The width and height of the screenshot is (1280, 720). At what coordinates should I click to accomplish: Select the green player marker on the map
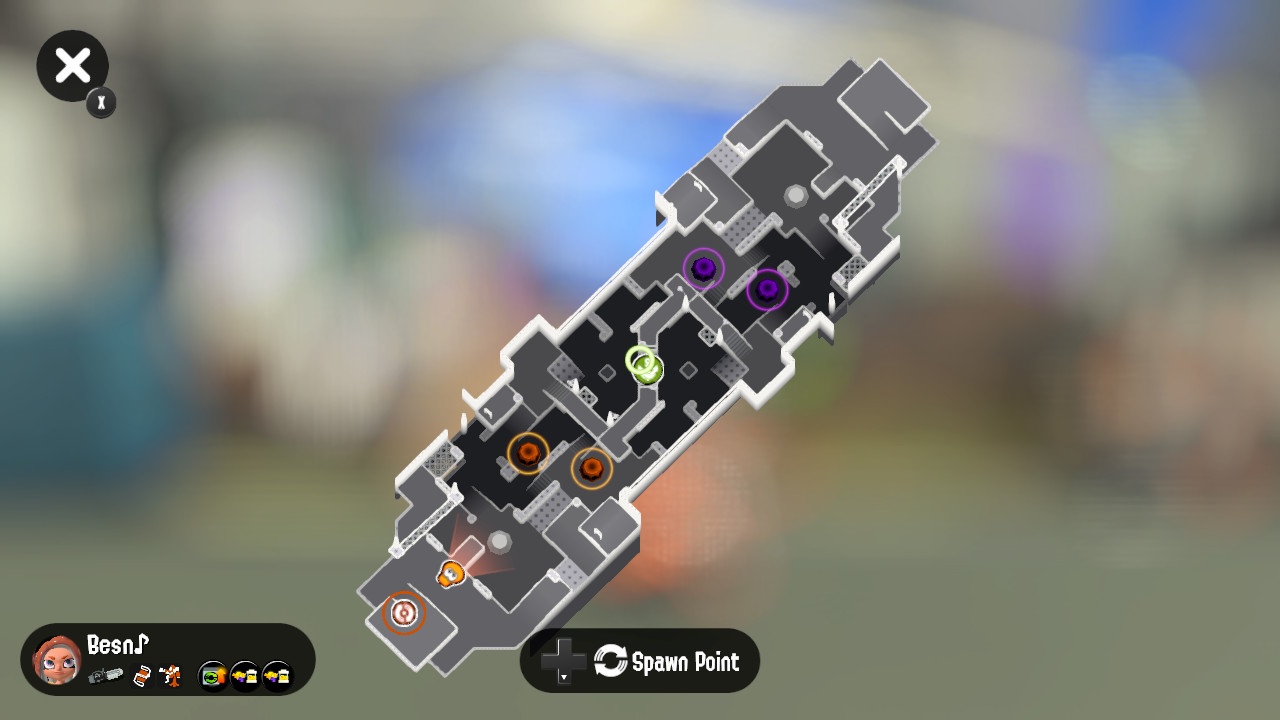(645, 369)
